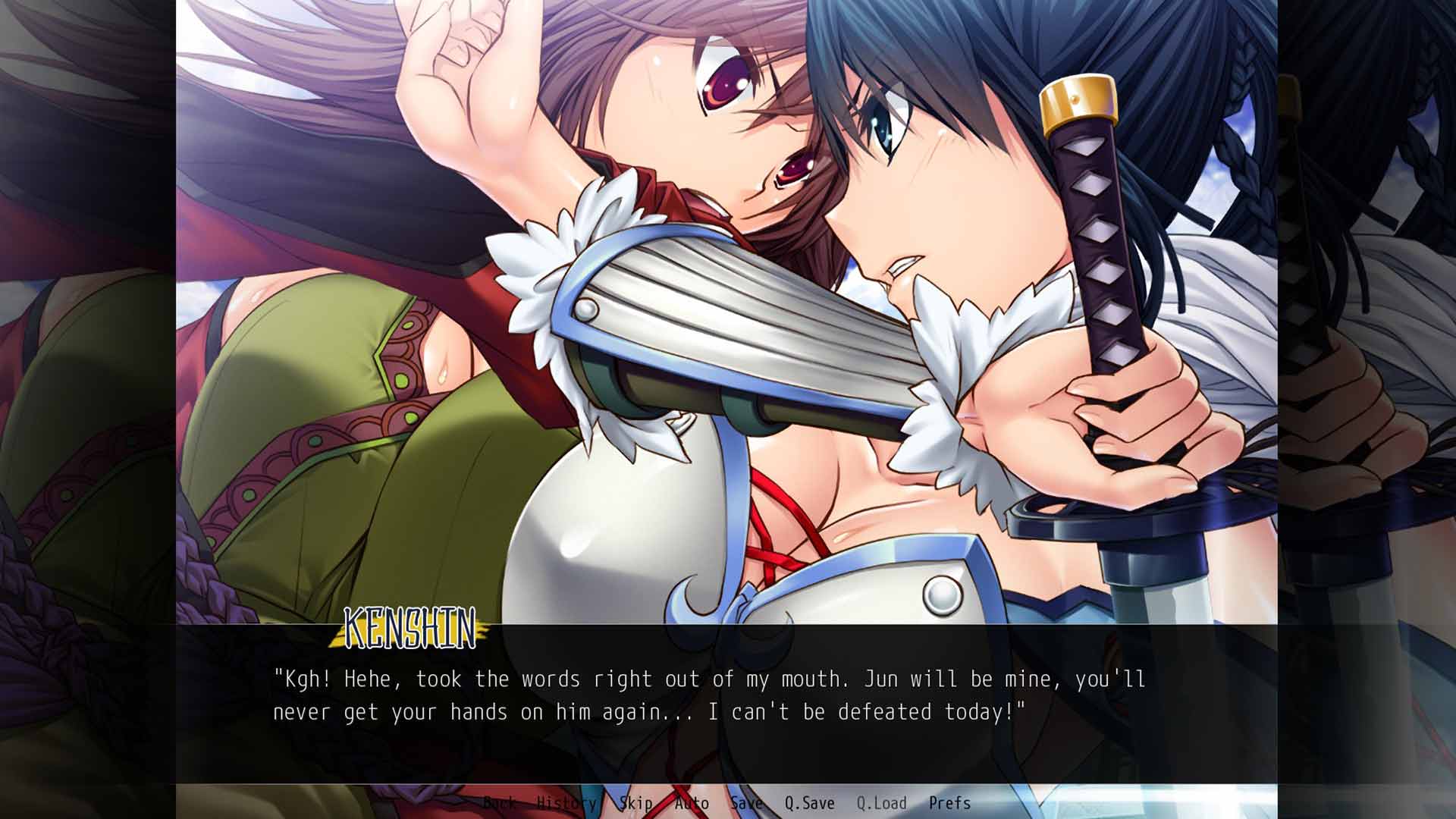1456x819 pixels.
Task: Toggle Auto read mode
Action: click(692, 802)
